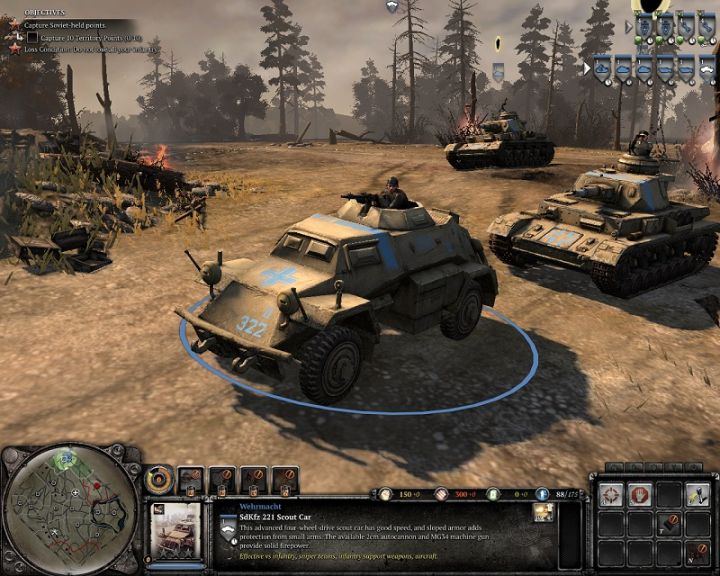Activate the red hand stop command

coord(641,494)
